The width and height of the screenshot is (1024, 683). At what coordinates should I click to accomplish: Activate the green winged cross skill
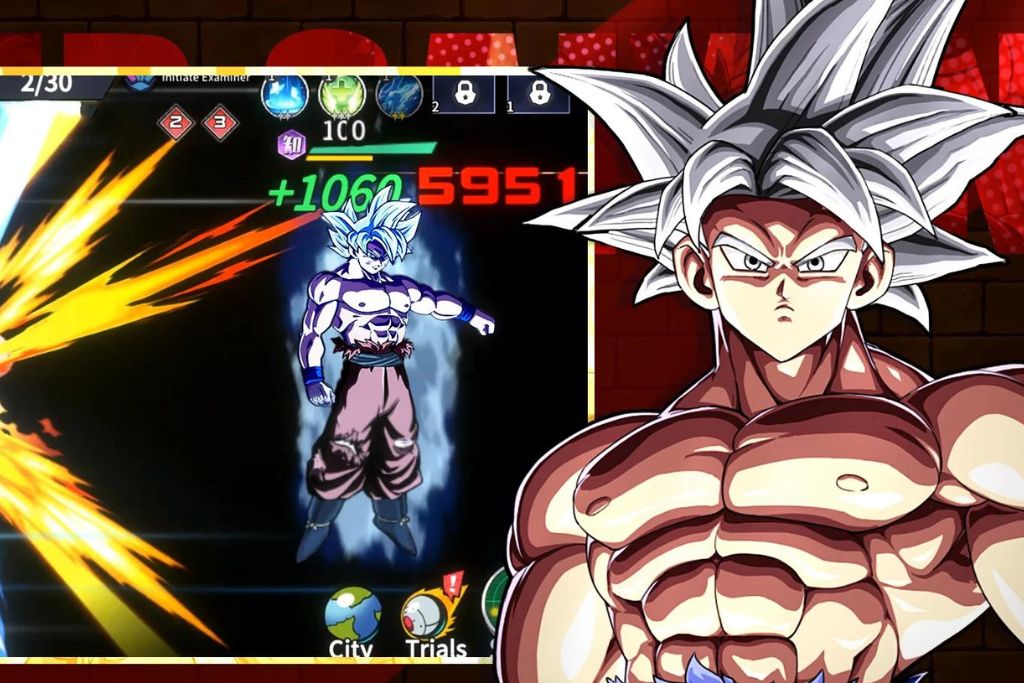pyautogui.click(x=341, y=95)
